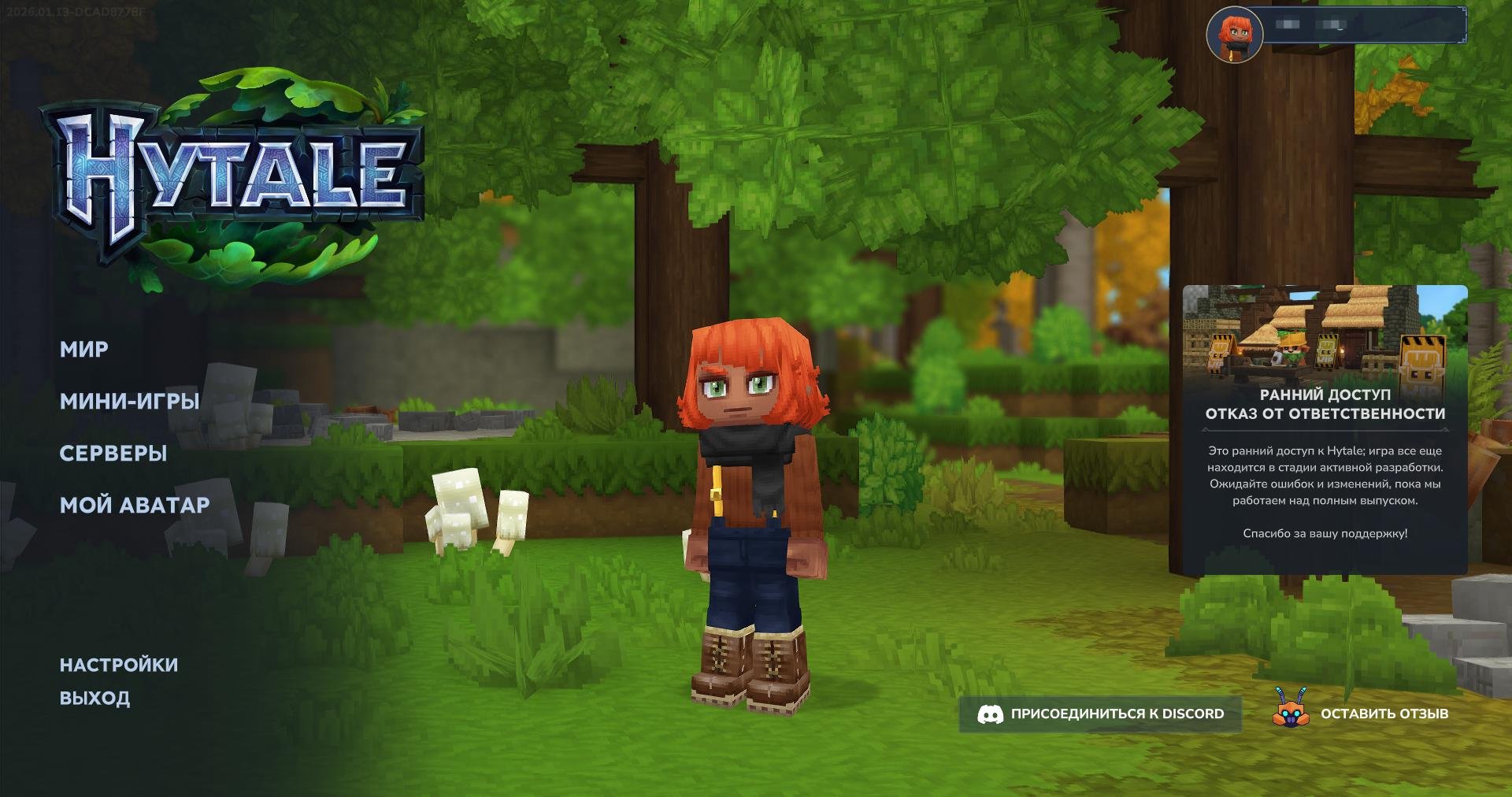Open Настройки settings
1512x797 pixels.
pyautogui.click(x=119, y=665)
